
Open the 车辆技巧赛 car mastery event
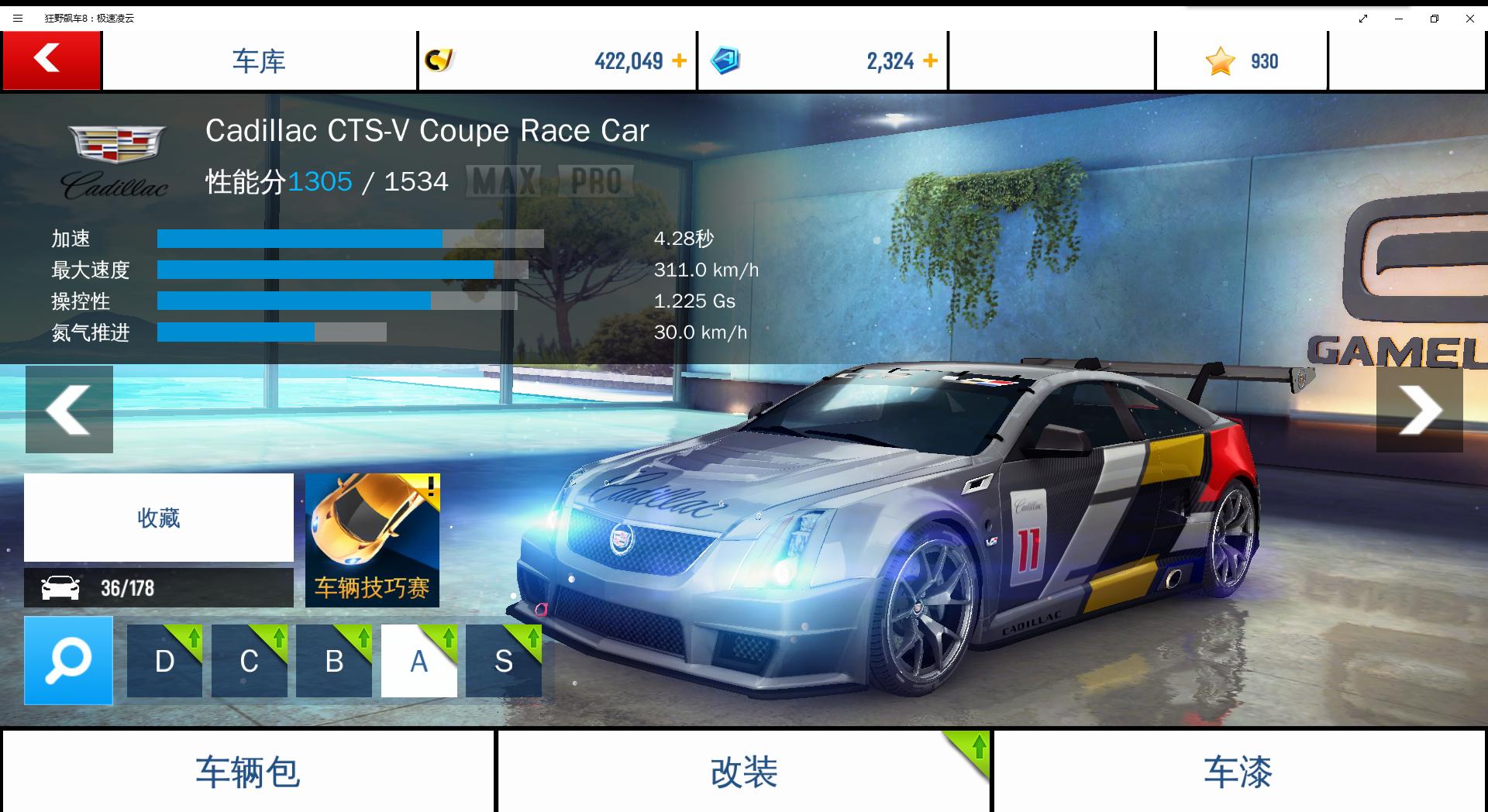pyautogui.click(x=372, y=540)
